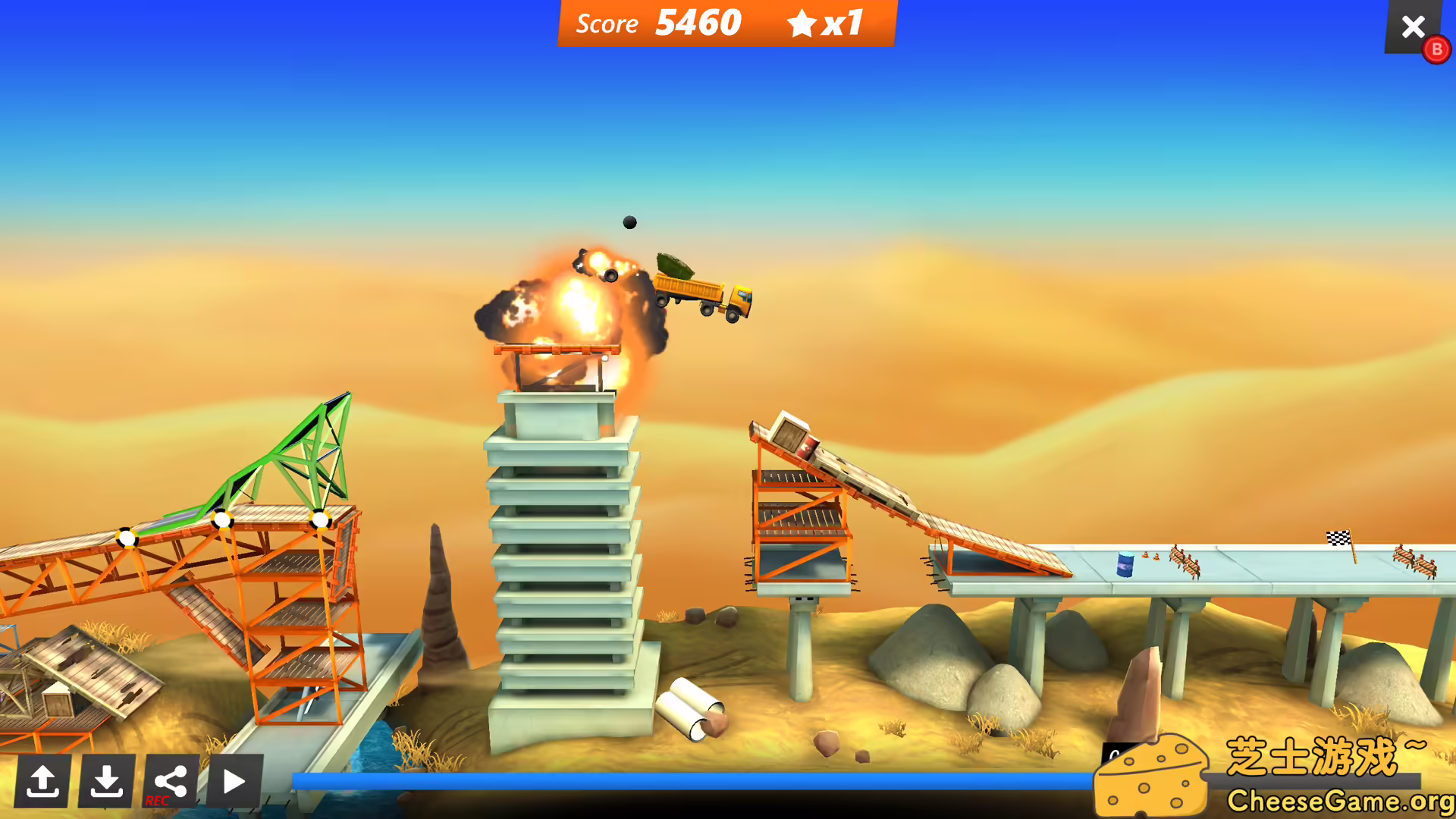
Task: Toggle replay playback with the play control
Action: [x=234, y=781]
